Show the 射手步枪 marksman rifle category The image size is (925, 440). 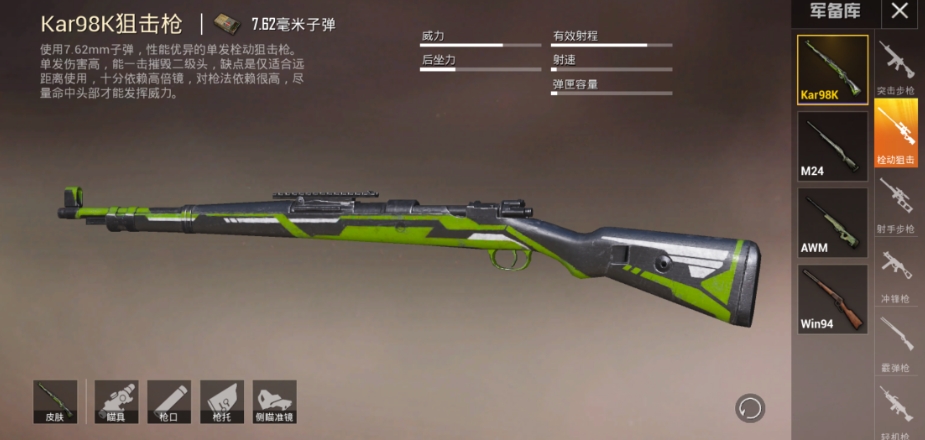896,204
